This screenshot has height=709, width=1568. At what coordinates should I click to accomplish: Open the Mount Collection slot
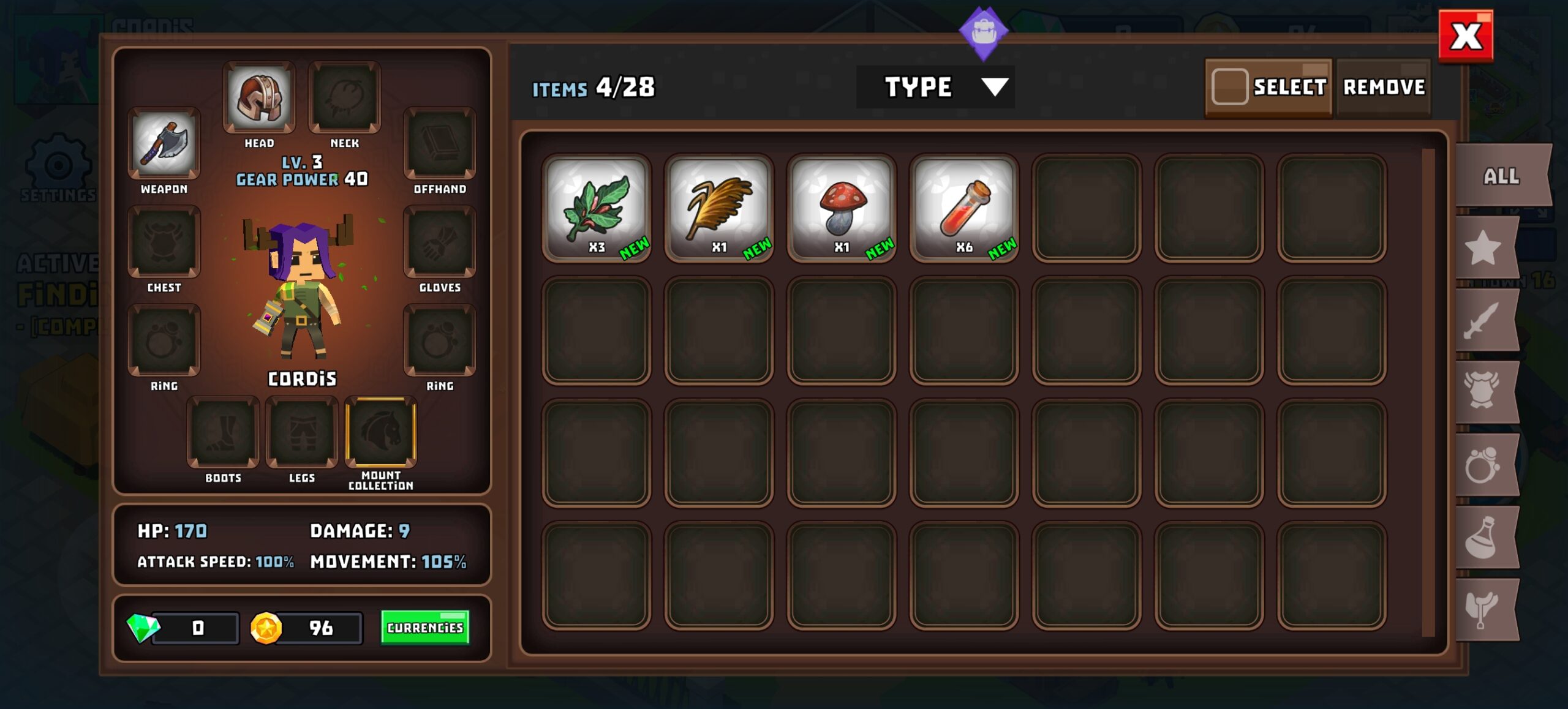point(381,432)
